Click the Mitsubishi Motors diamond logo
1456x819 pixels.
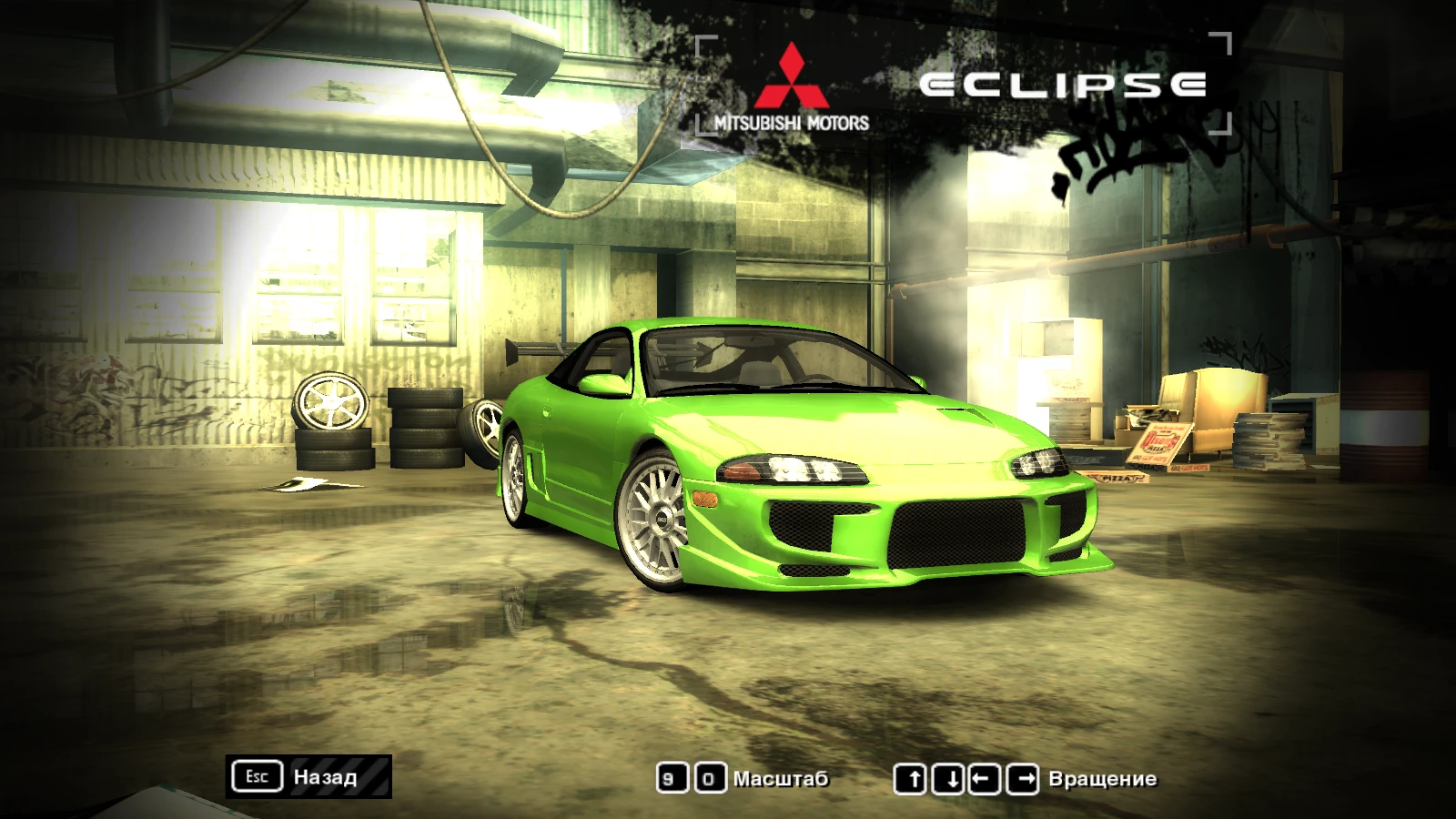[792, 73]
